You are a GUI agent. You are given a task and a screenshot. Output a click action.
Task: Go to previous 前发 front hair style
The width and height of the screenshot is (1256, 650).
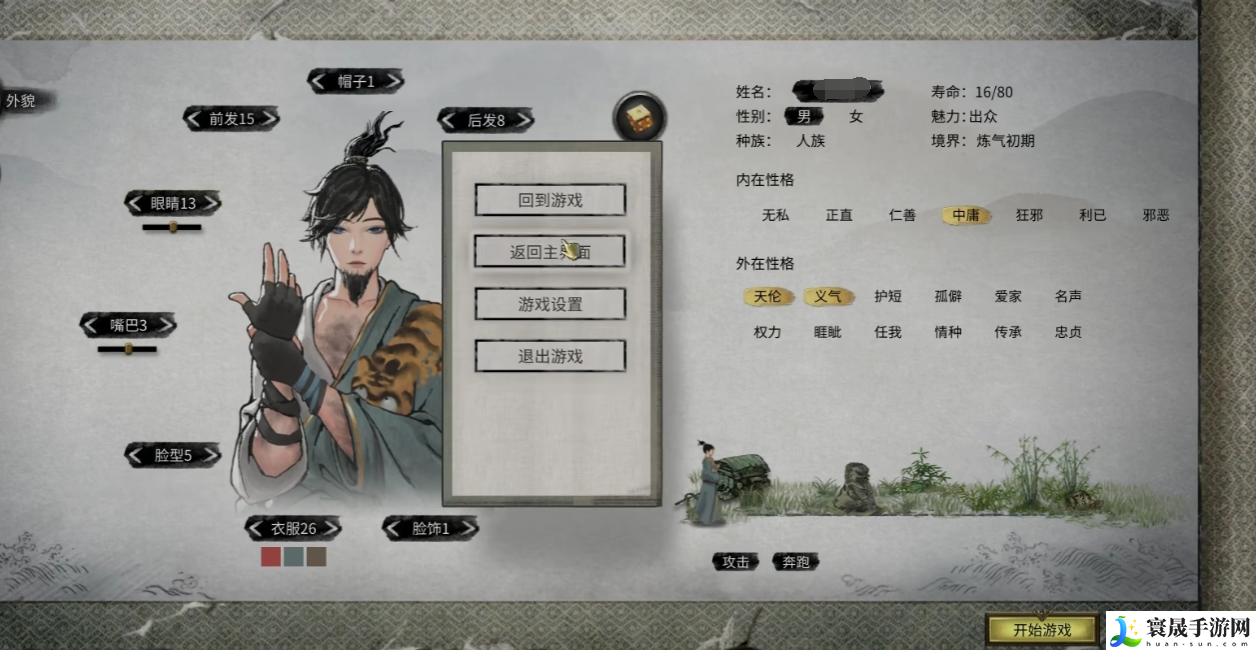click(192, 119)
